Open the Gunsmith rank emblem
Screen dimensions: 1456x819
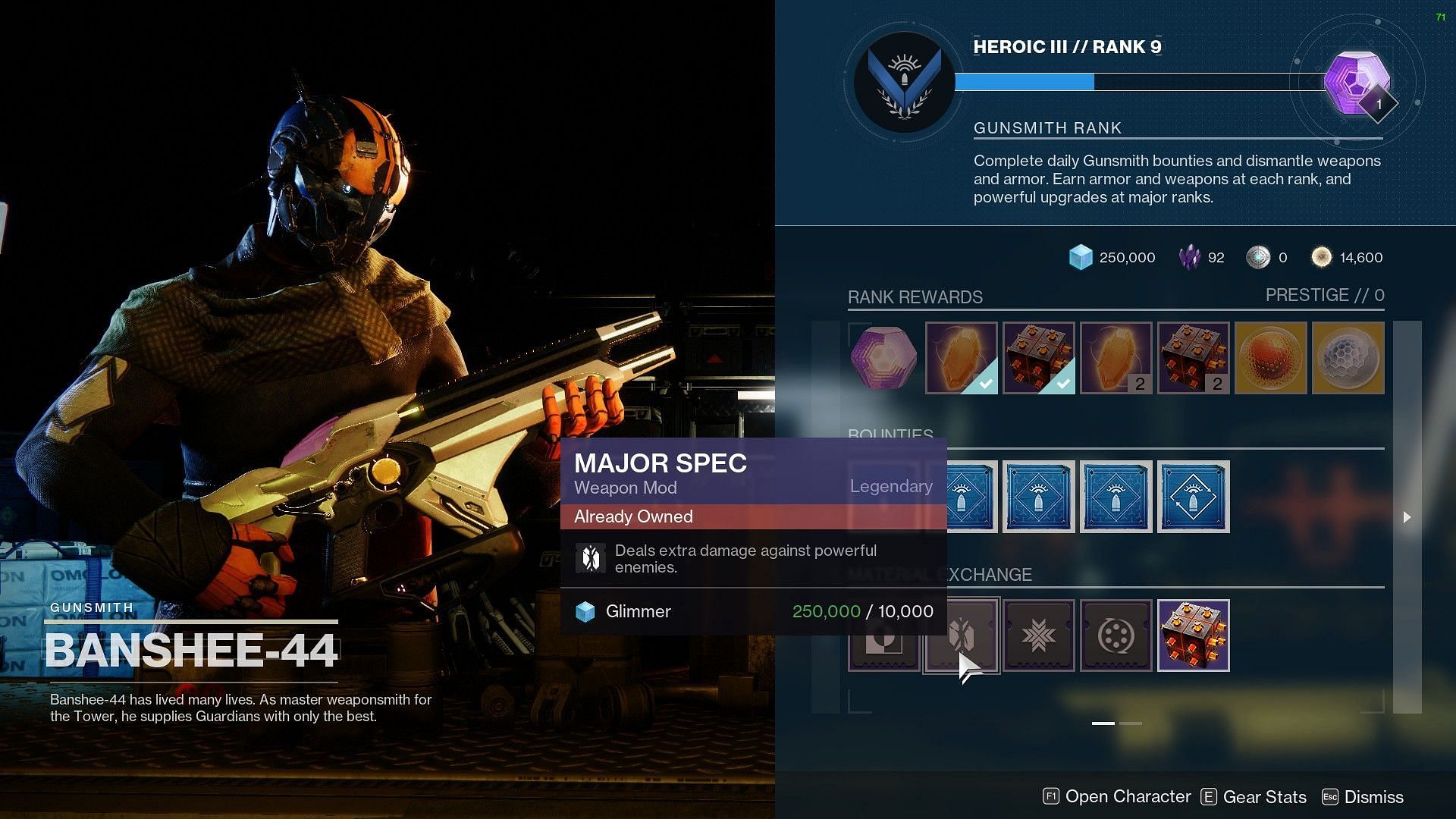[904, 82]
